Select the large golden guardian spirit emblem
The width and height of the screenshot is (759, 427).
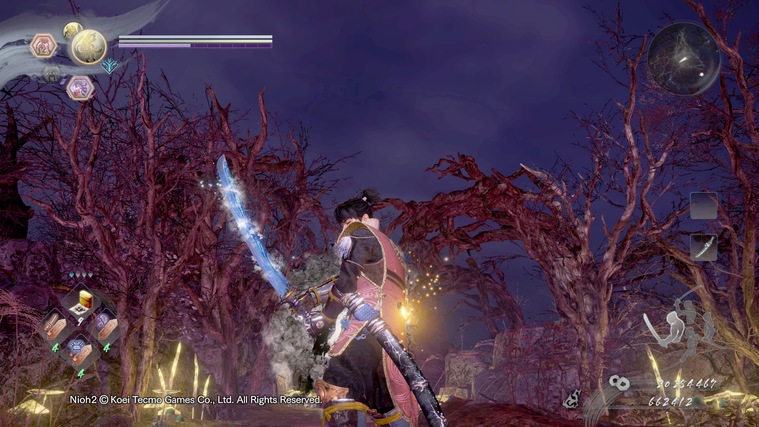pos(87,46)
